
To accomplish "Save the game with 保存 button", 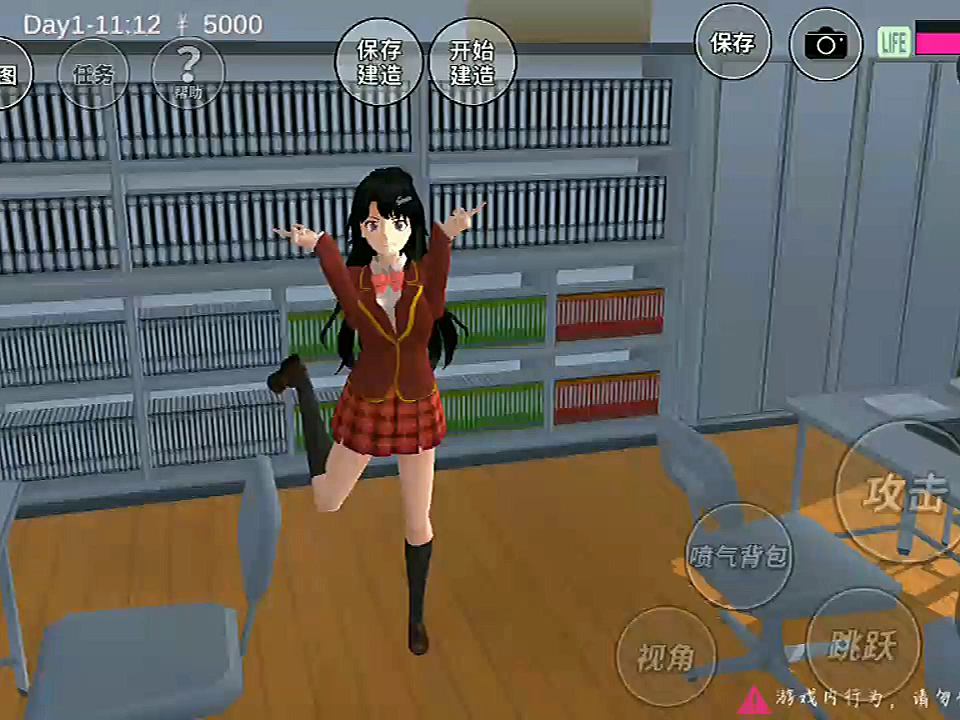I will coord(733,42).
